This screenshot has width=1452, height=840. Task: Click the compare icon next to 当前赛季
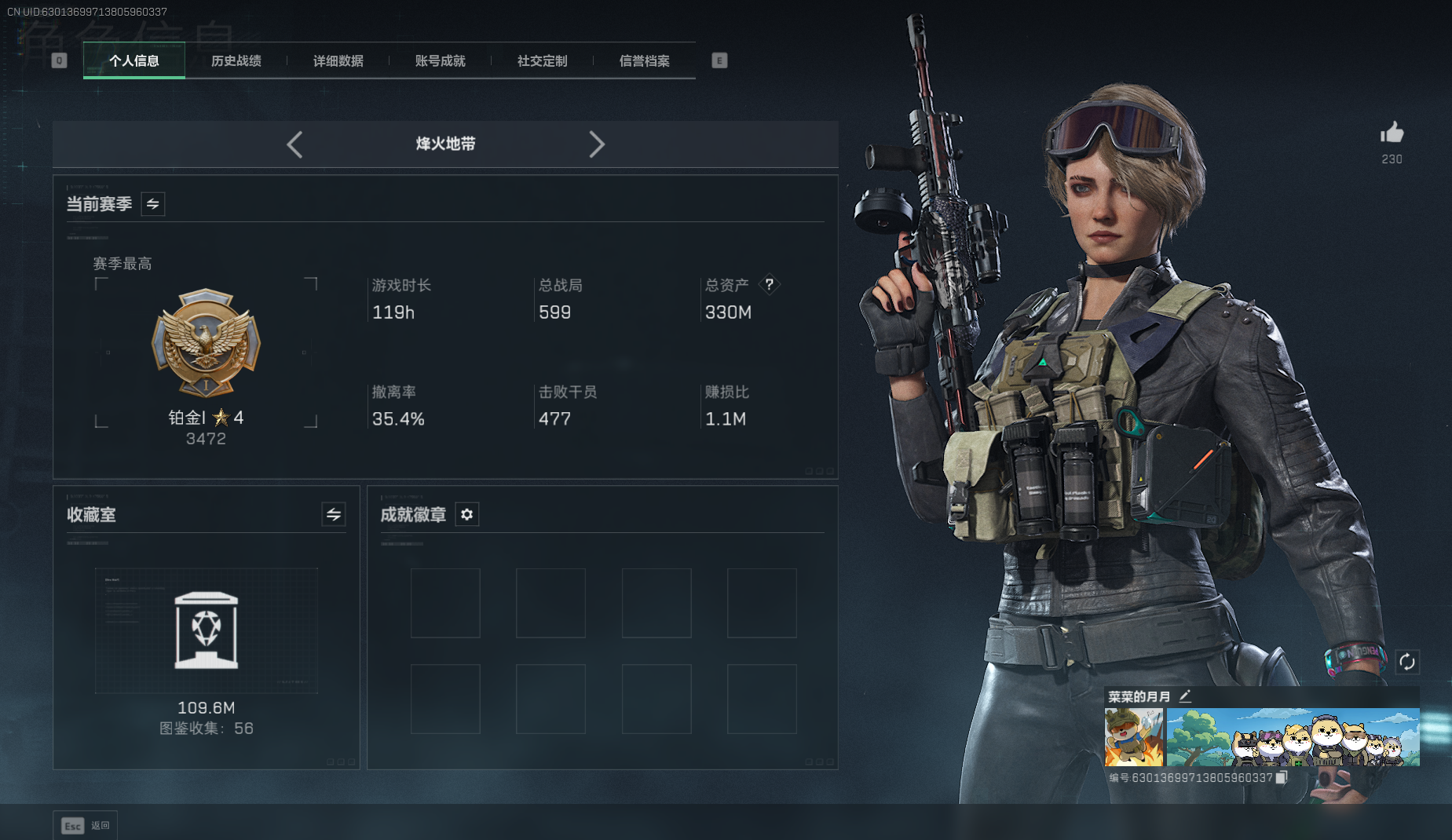click(152, 203)
